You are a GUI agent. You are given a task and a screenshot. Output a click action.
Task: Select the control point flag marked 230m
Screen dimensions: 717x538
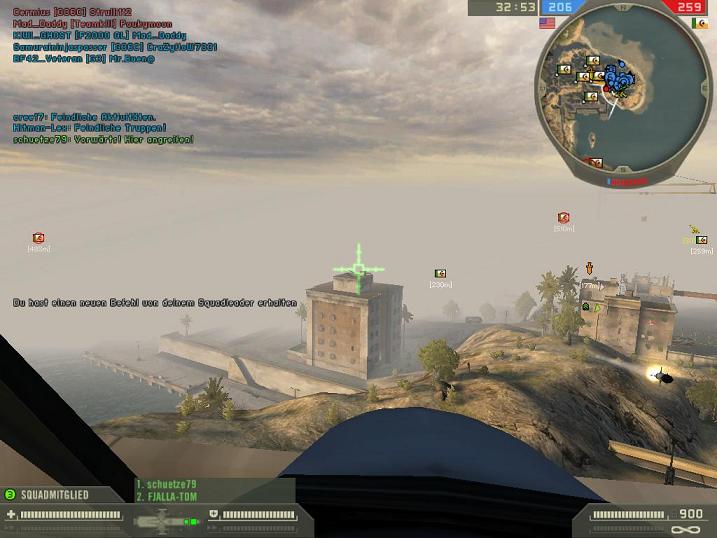440,273
